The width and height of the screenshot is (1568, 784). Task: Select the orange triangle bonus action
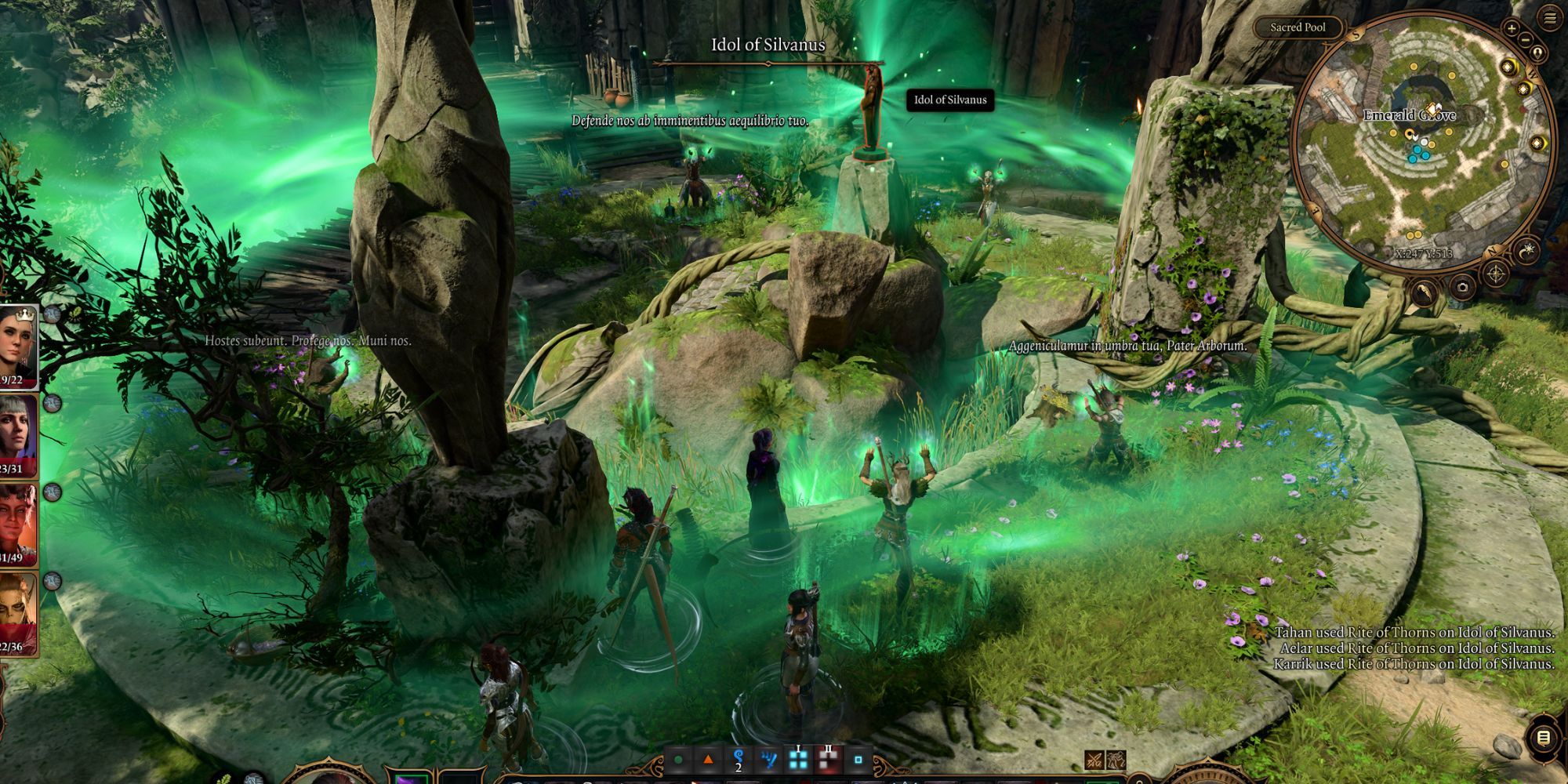pos(708,759)
